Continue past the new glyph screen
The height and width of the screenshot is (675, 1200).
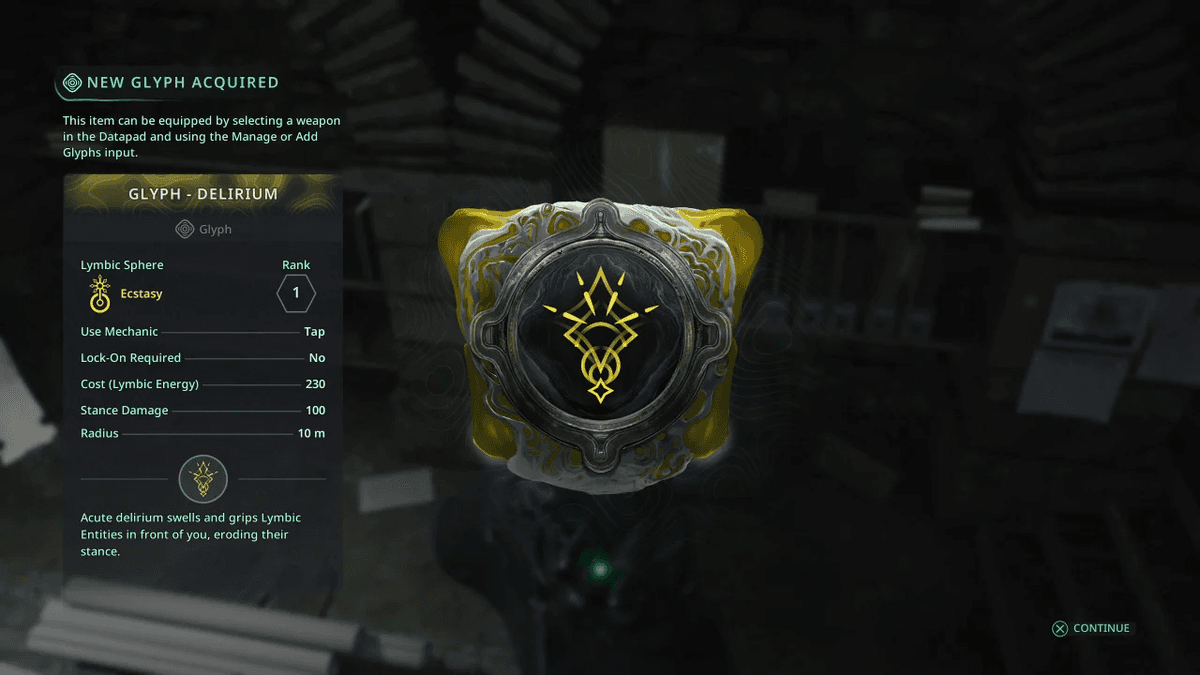(1090, 628)
